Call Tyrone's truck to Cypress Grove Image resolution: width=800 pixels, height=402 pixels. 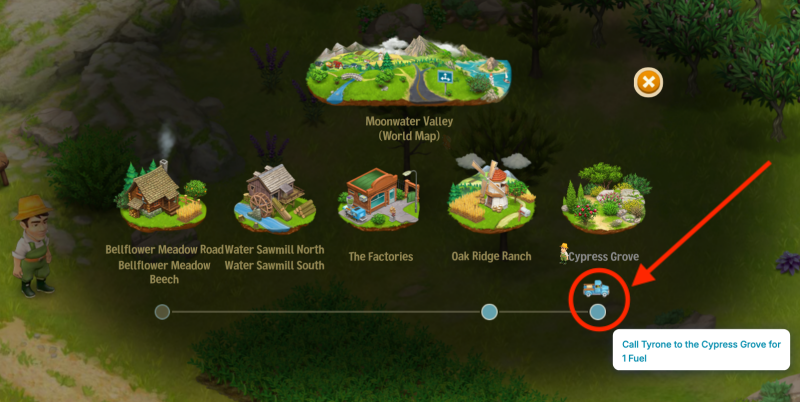click(596, 290)
